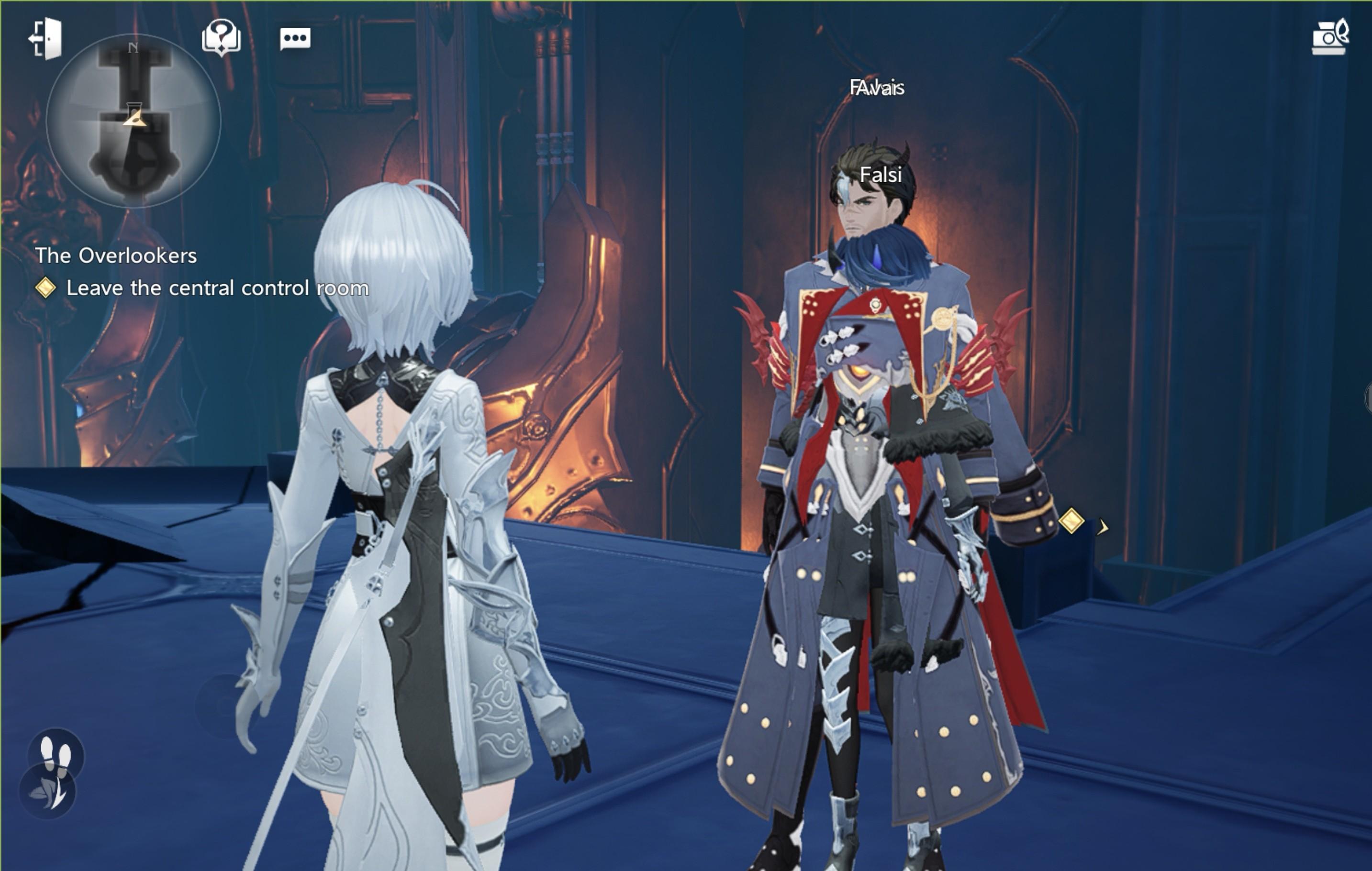1372x871 pixels.
Task: Open the circular minimap
Action: [x=134, y=121]
